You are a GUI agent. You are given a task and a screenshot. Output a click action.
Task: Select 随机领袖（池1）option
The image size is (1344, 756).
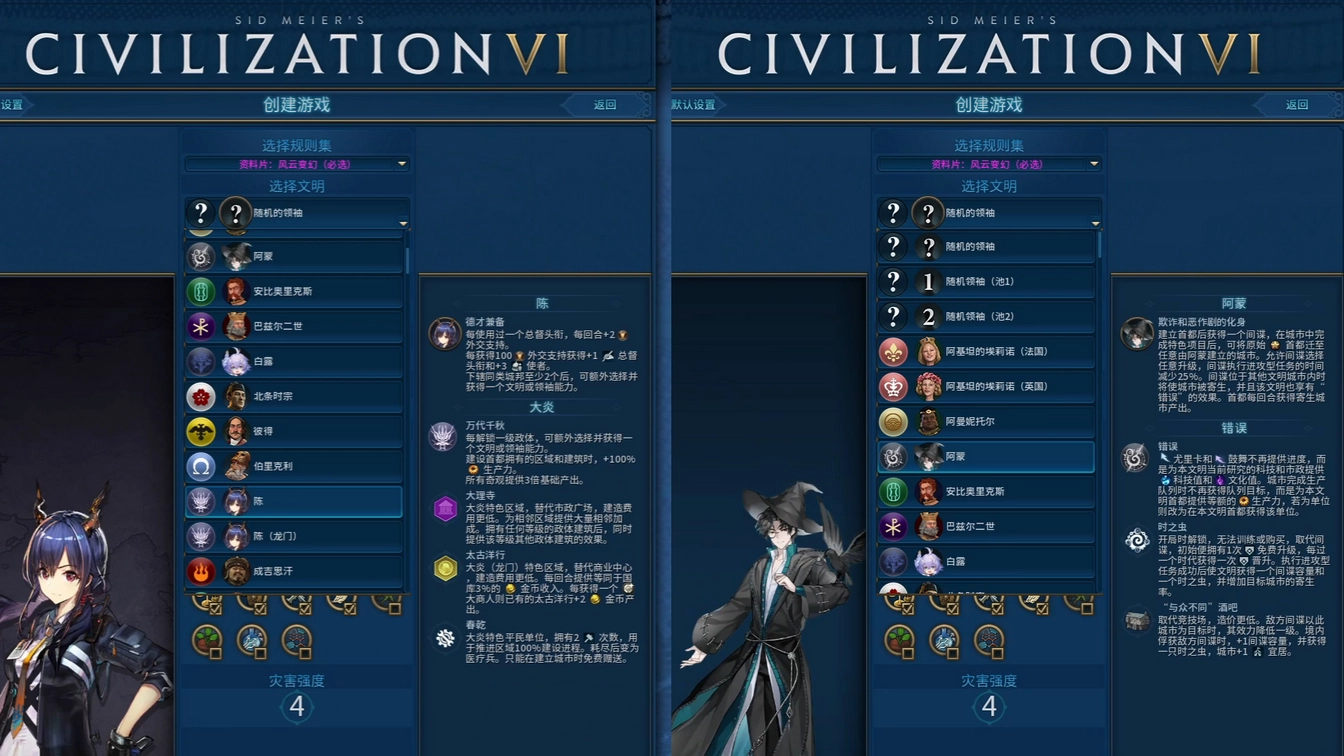click(x=986, y=282)
